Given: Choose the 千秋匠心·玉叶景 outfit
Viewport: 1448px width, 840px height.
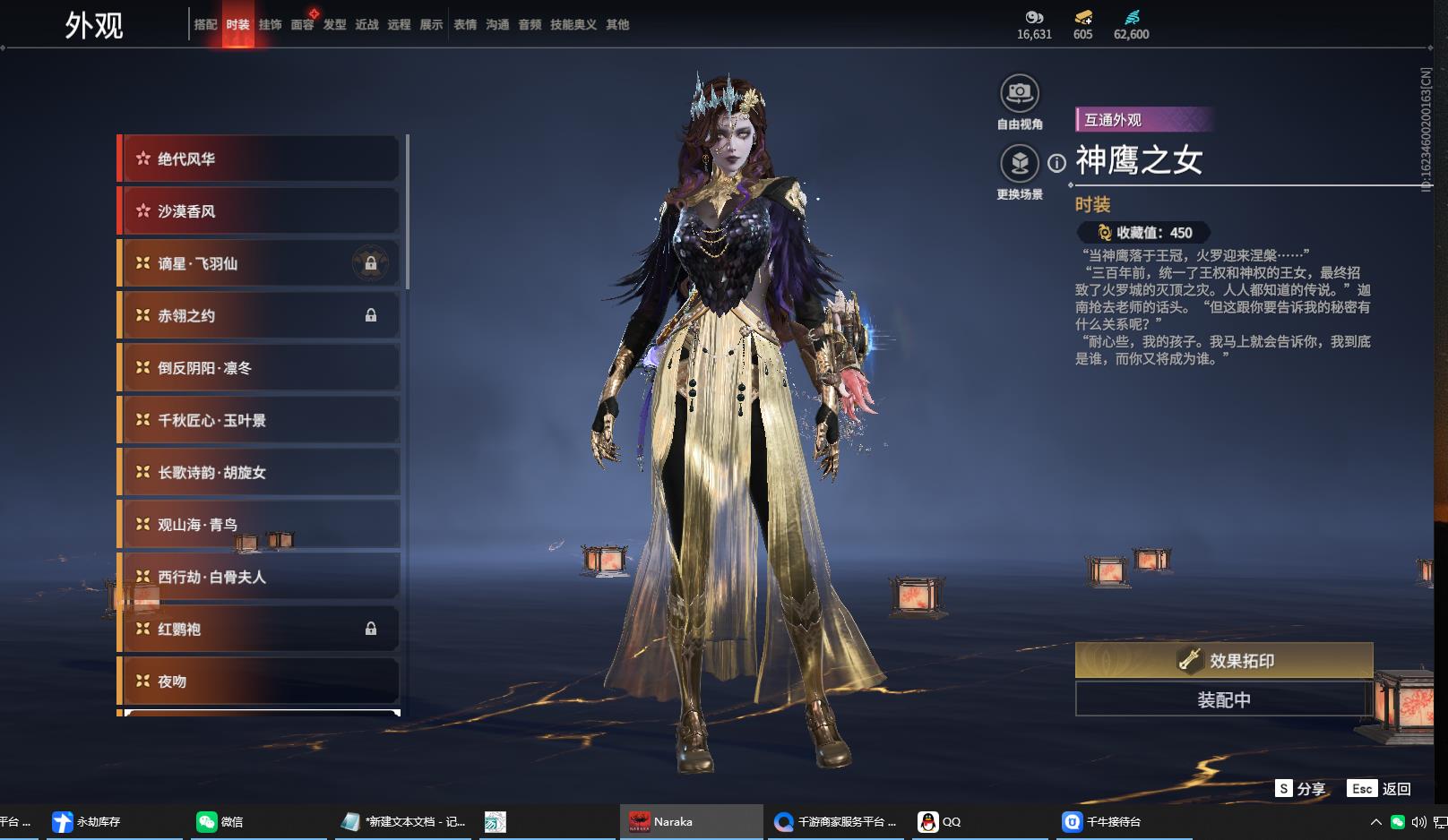Looking at the screenshot, I should (260, 420).
